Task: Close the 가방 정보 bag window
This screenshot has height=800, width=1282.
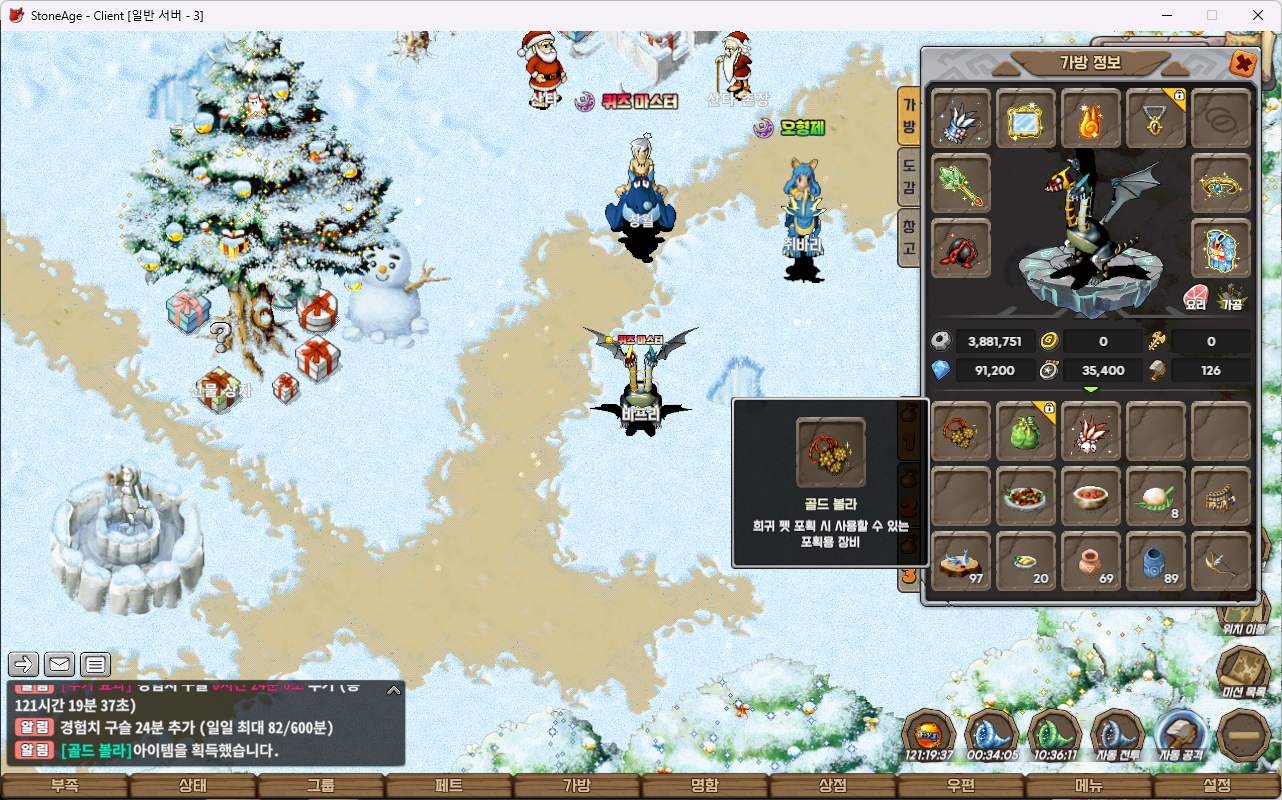Action: coord(1243,64)
